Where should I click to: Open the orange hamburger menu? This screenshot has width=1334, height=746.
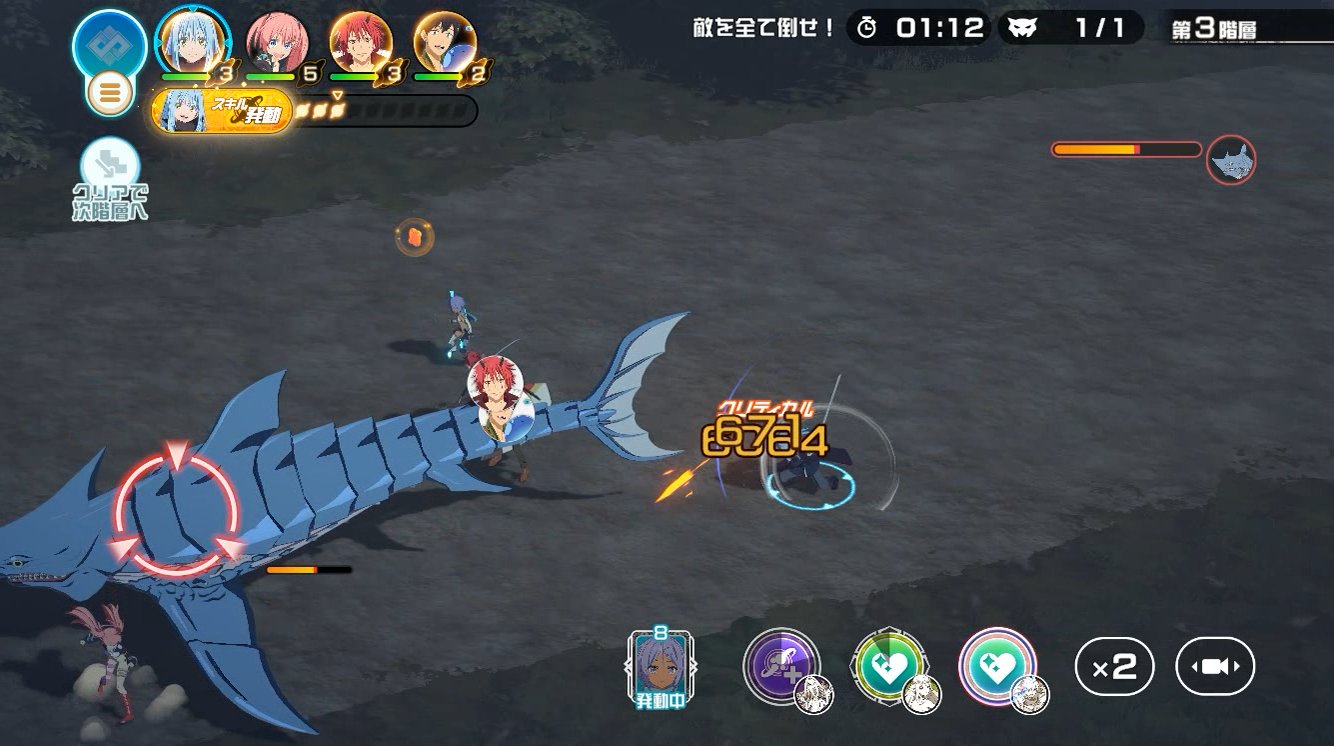110,93
